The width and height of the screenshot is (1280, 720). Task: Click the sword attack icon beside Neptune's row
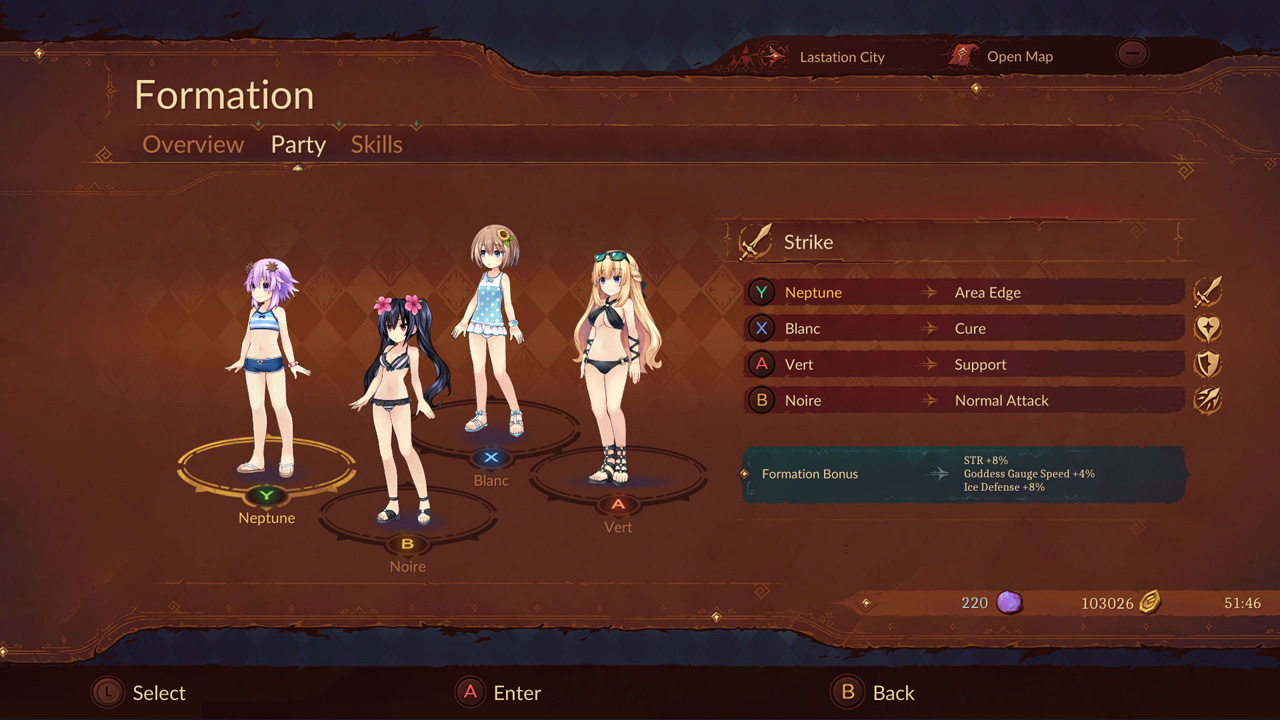click(x=1208, y=291)
